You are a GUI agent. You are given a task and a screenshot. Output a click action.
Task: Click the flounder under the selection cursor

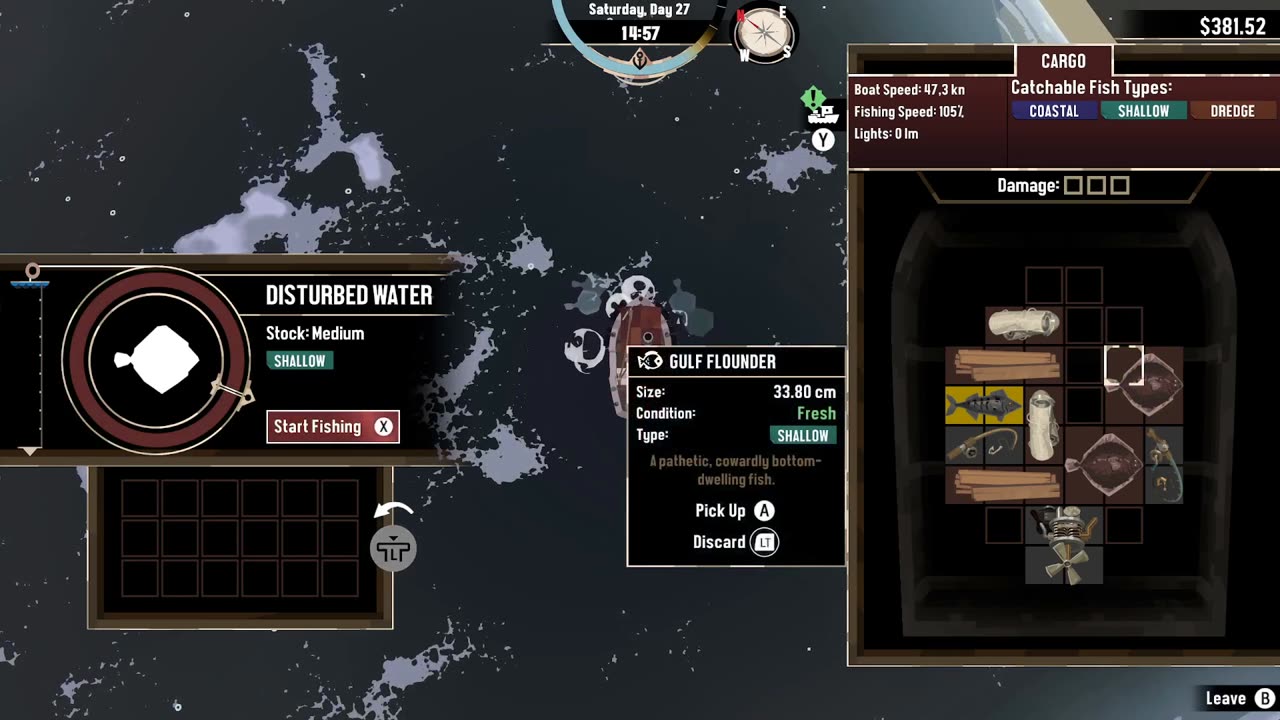click(1143, 385)
